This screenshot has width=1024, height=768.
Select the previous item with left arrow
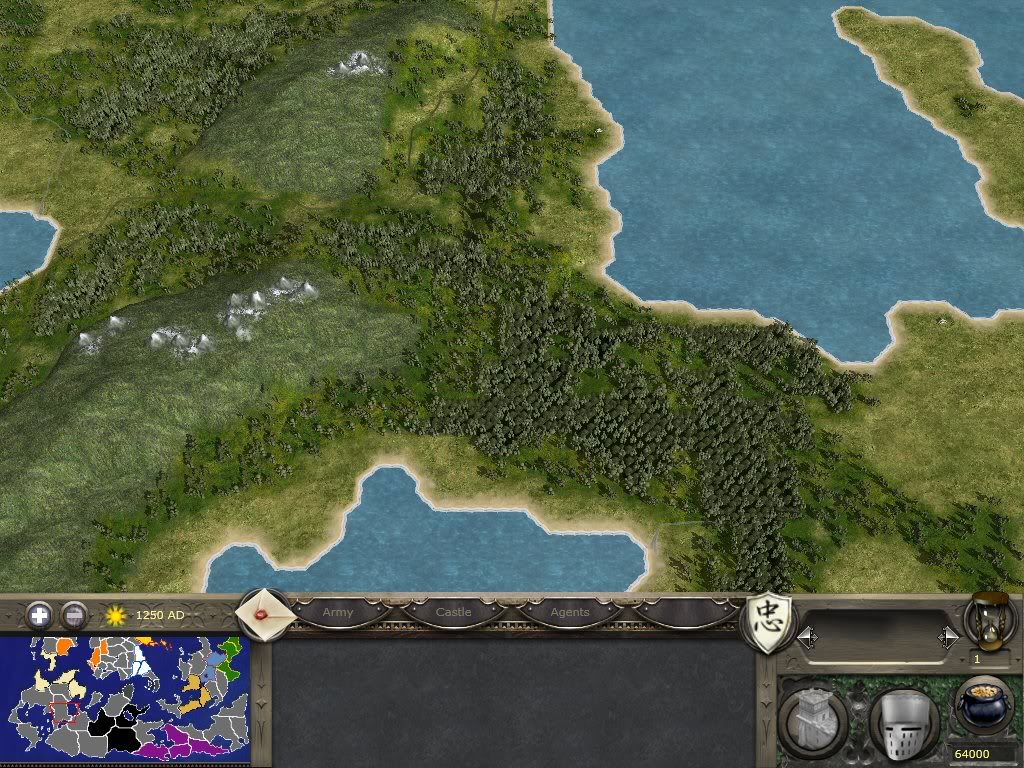806,636
